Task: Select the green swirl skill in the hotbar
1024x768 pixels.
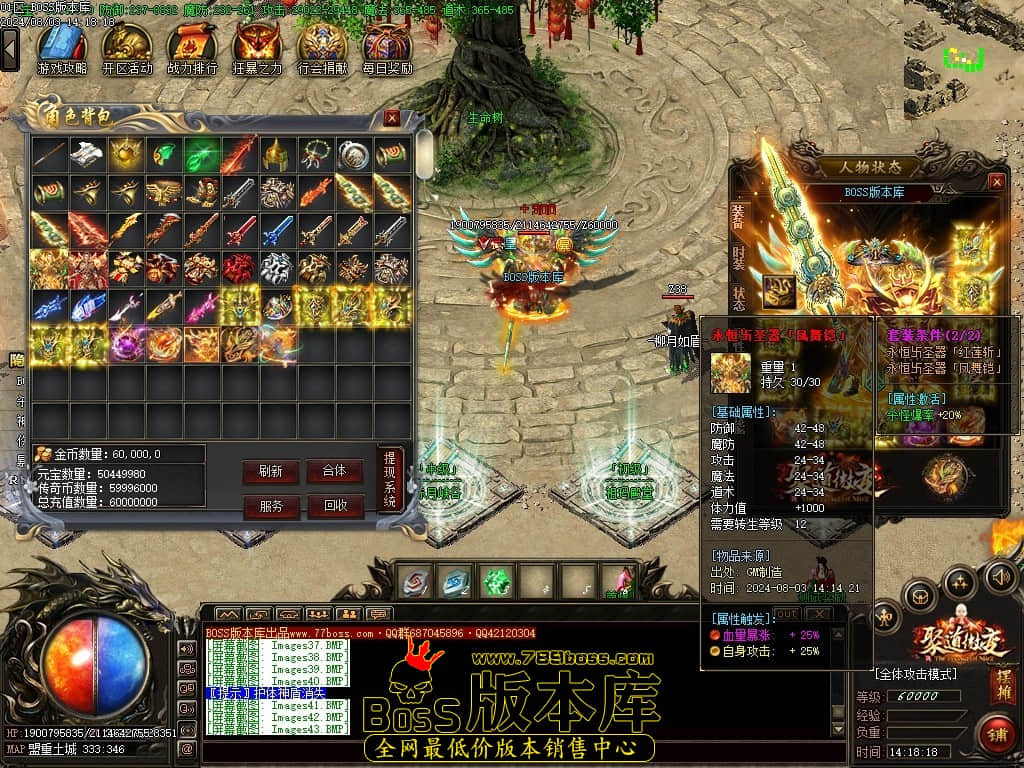Action: tap(495, 581)
